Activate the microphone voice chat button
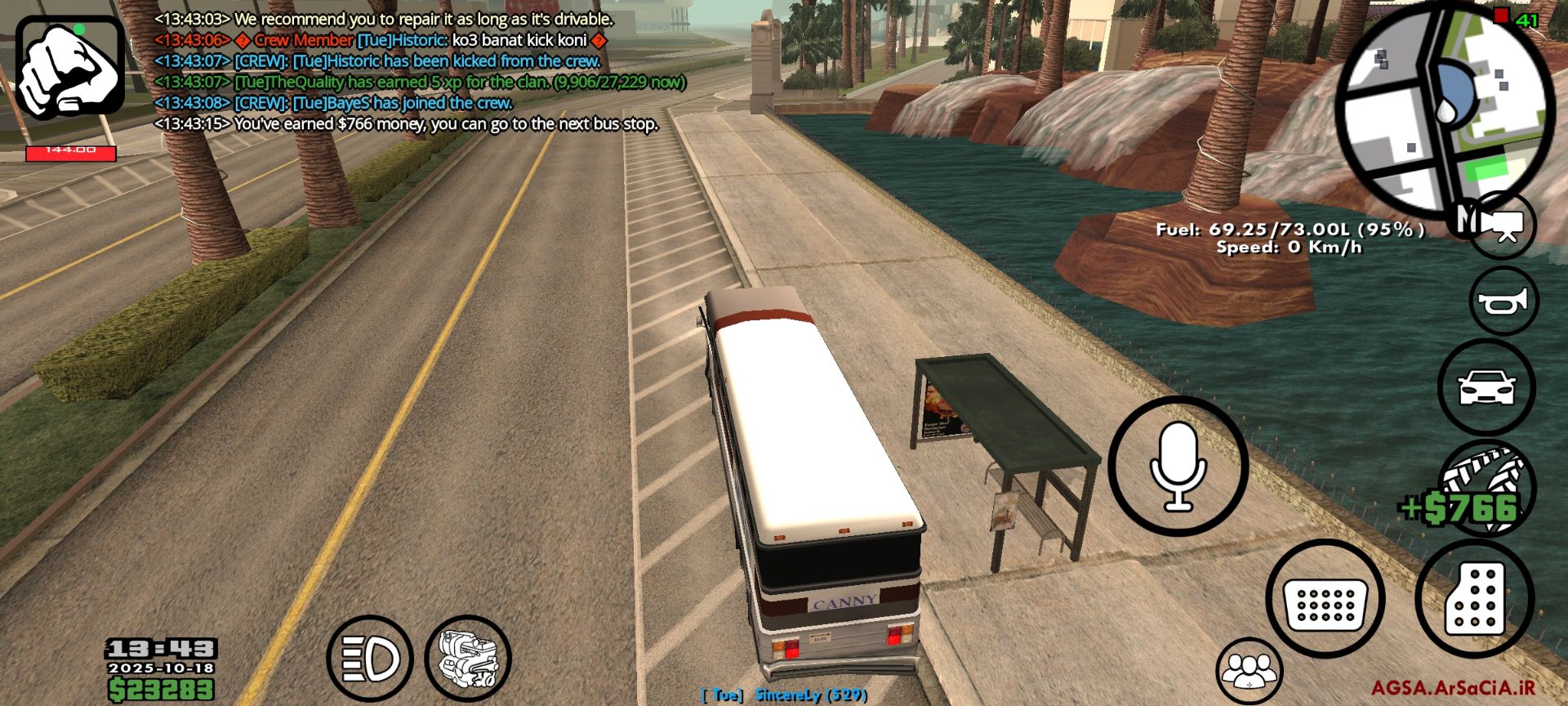Screen dimensions: 1568x706 pyautogui.click(x=1178, y=467)
